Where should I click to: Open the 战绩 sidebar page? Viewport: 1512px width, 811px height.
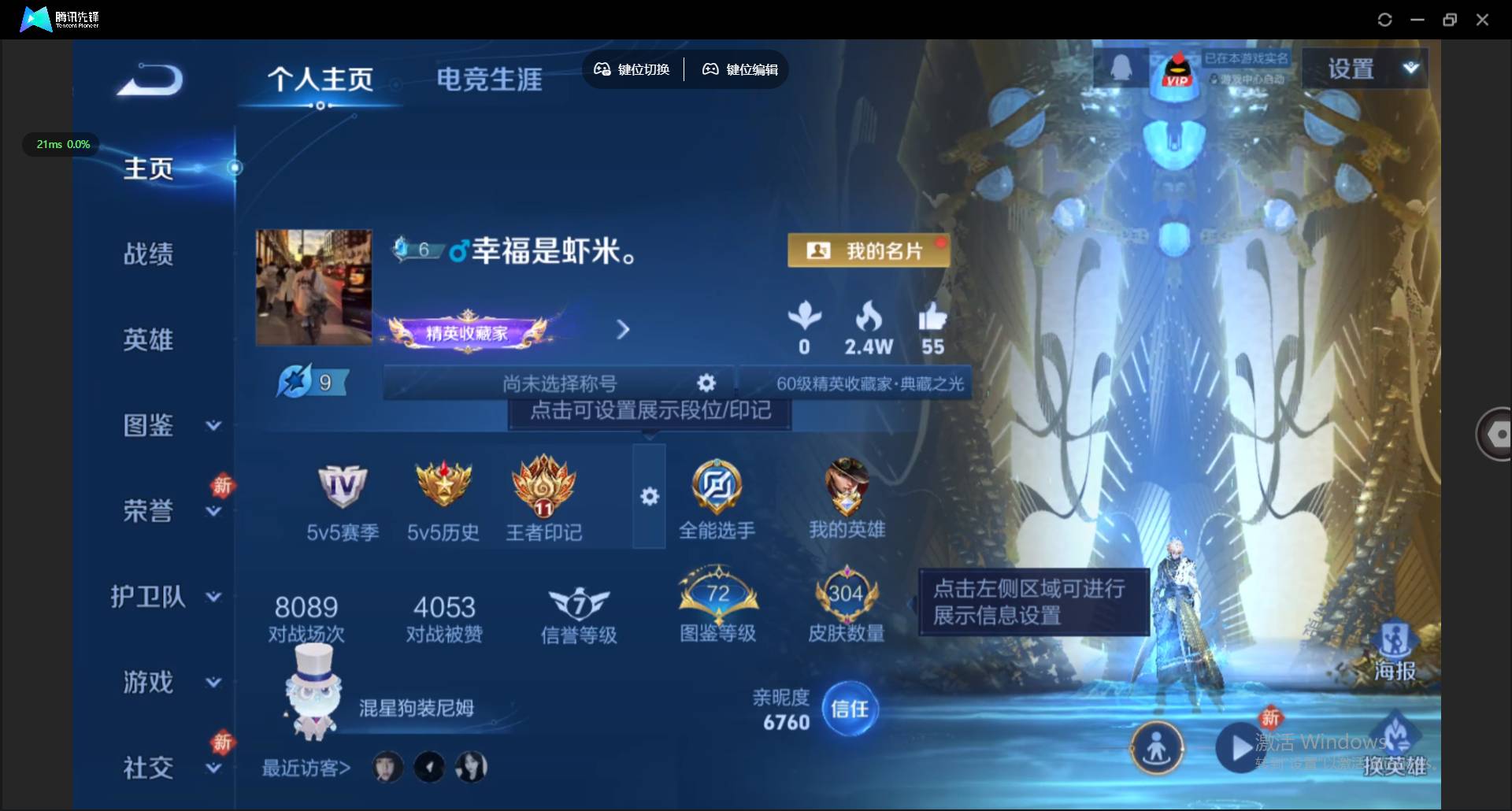148,254
